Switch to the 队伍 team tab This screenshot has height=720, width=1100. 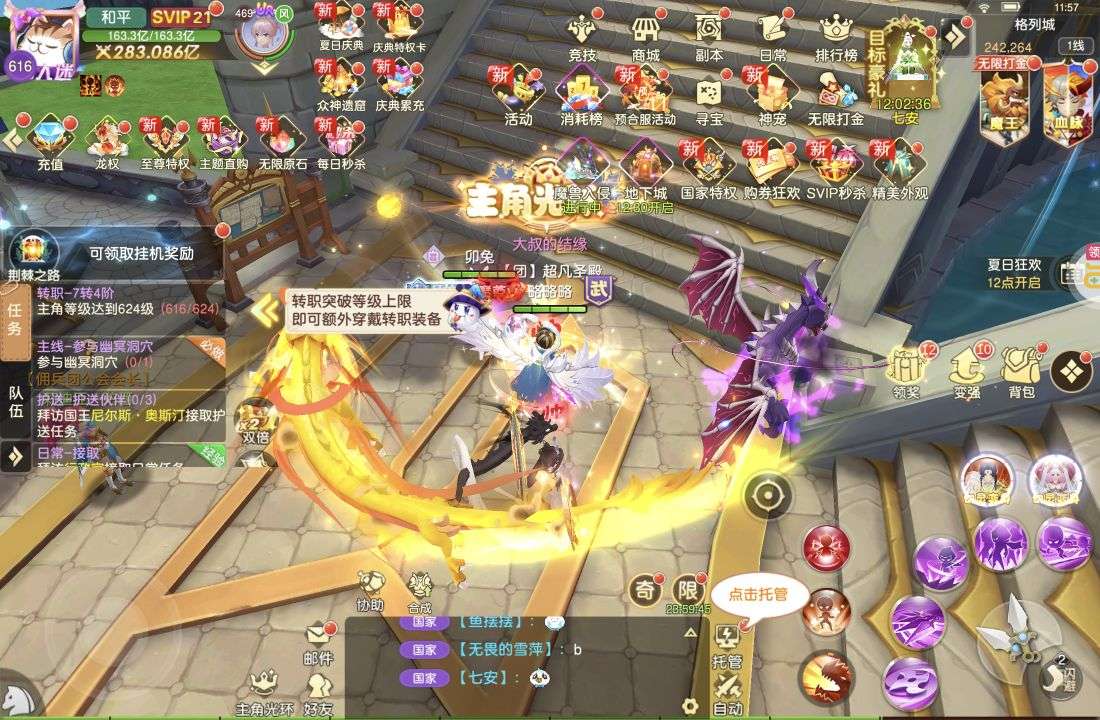[x=16, y=401]
